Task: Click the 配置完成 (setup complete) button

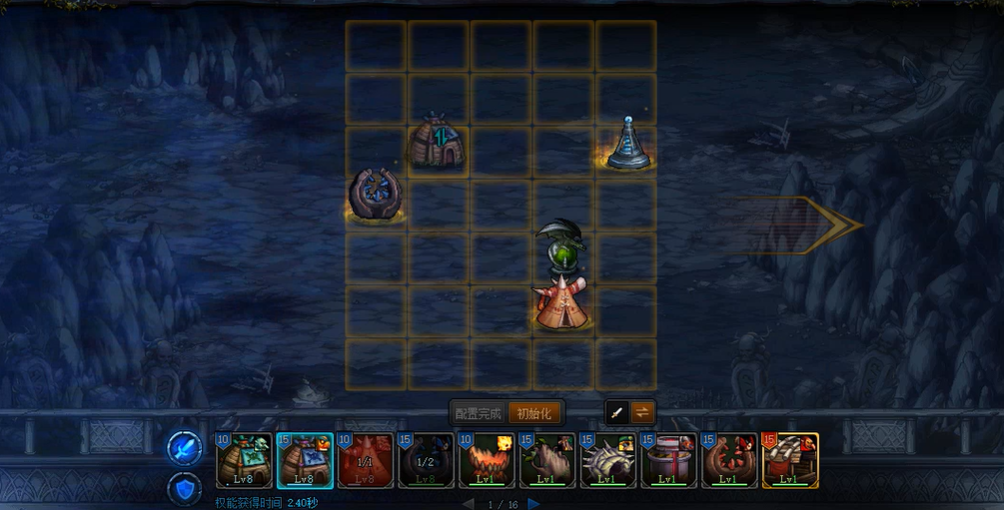Action: (x=478, y=413)
